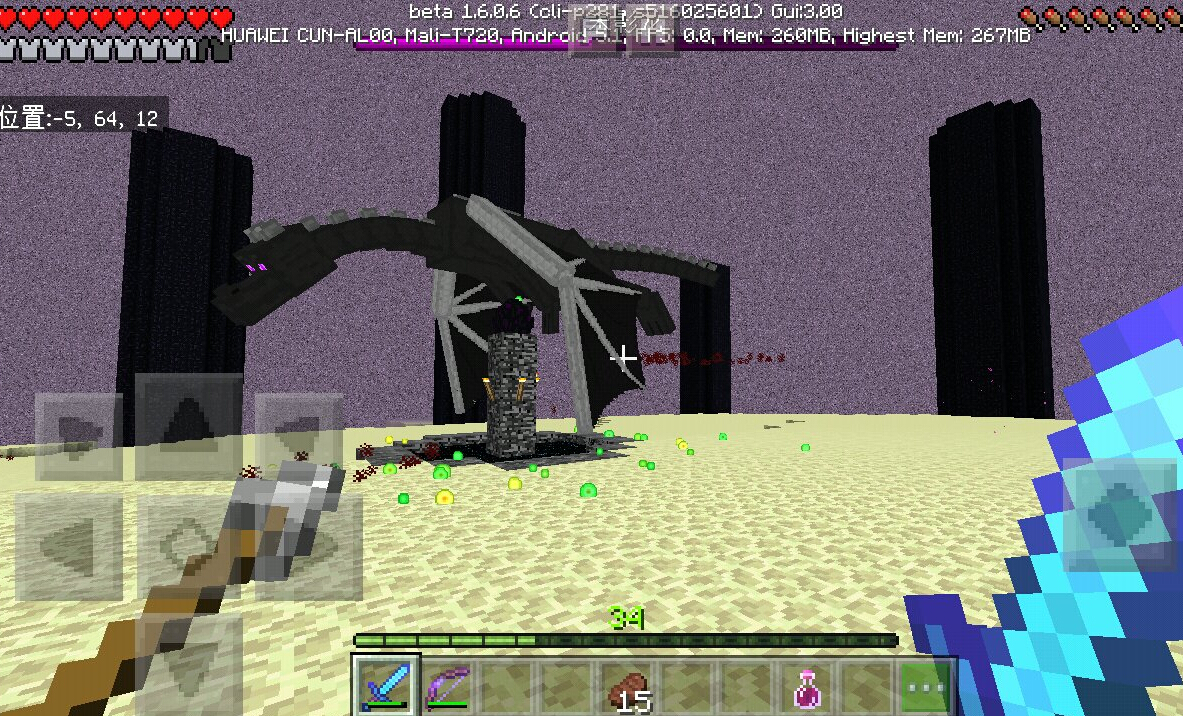Select the diamond sword hotbar slot
Viewport: 1183px width, 716px height.
[387, 686]
